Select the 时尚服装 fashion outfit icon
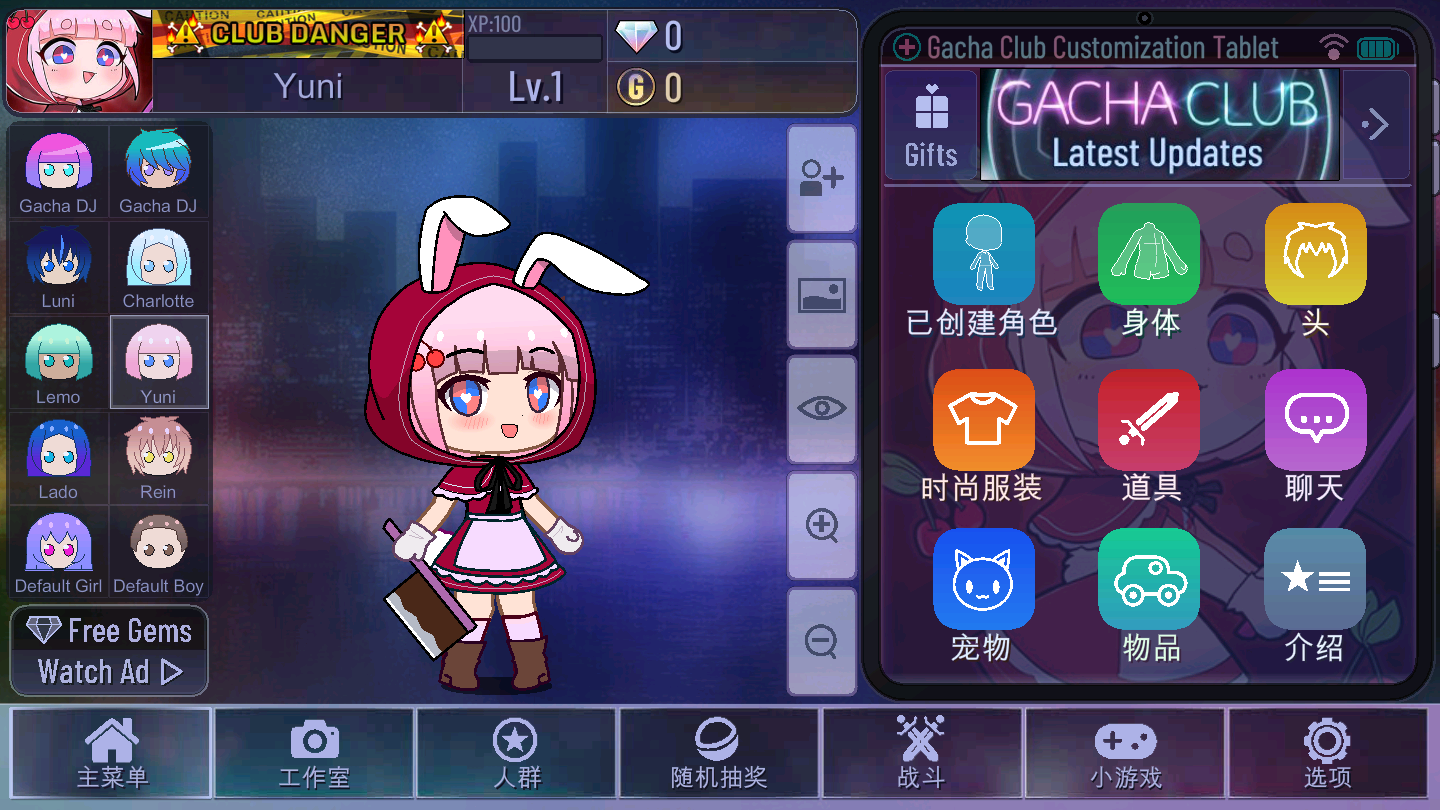 click(x=983, y=419)
